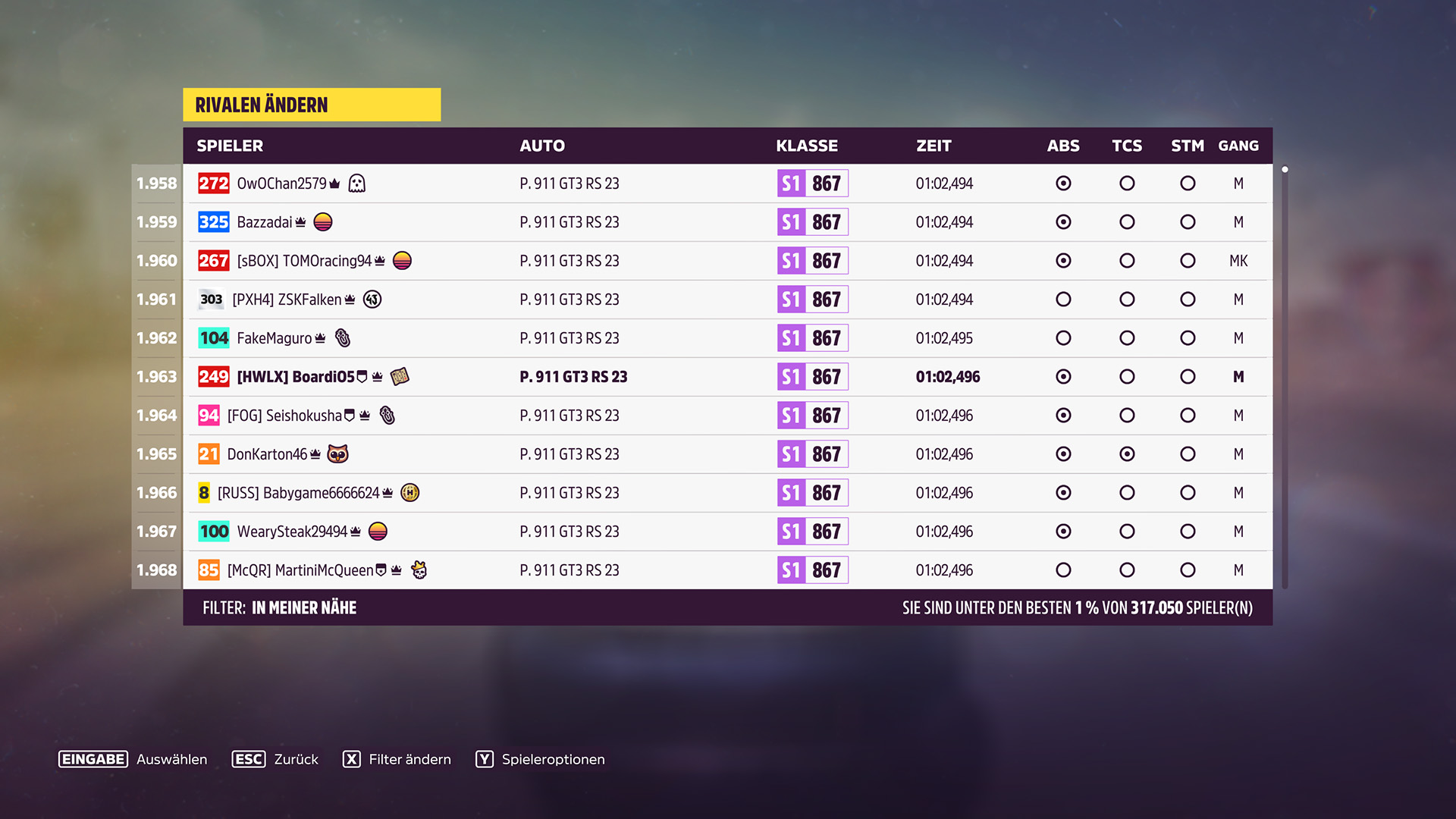Click the owl badge beside DonKarton46

[x=339, y=453]
